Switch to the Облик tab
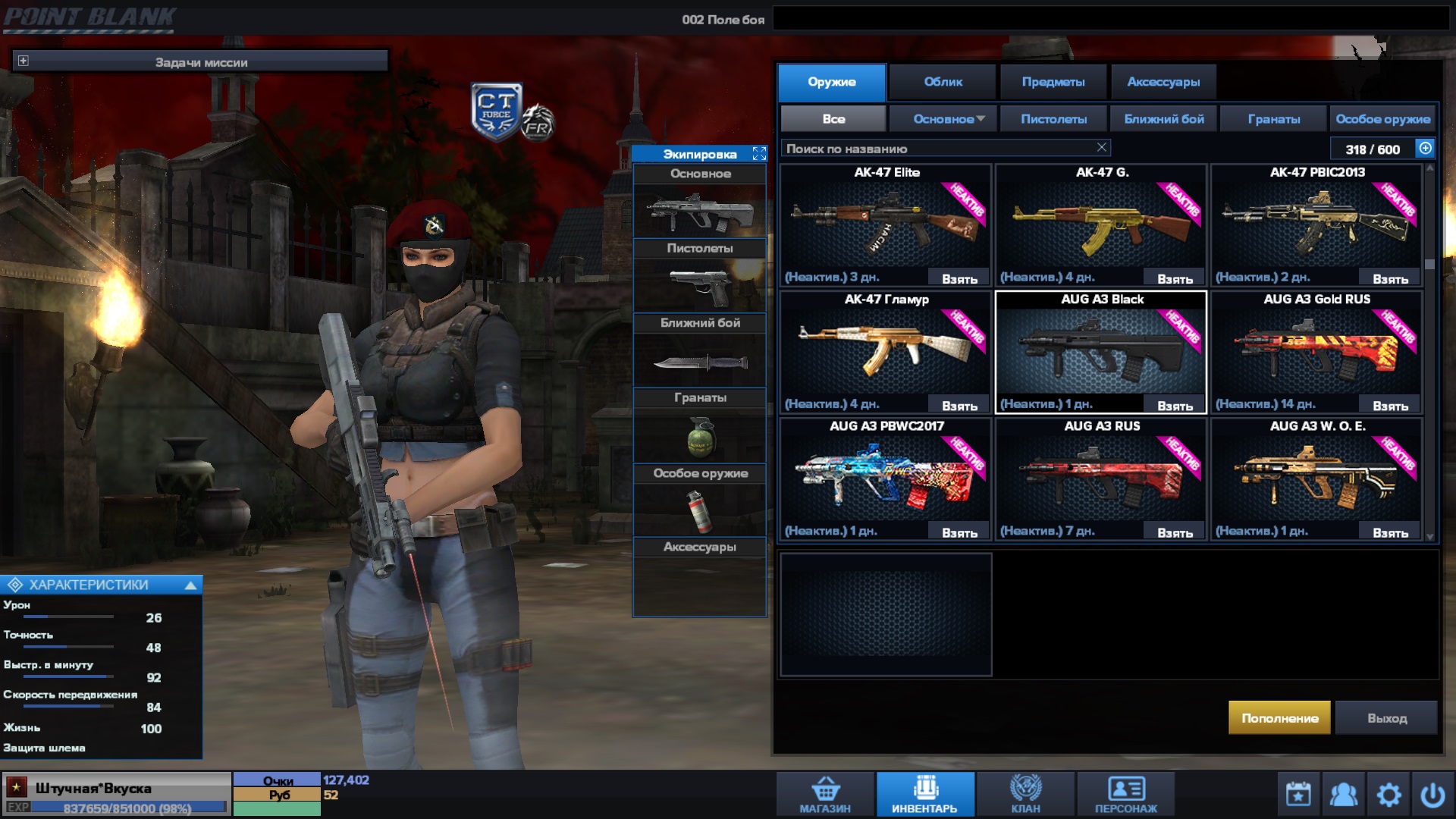The height and width of the screenshot is (819, 1456). pyautogui.click(x=943, y=82)
